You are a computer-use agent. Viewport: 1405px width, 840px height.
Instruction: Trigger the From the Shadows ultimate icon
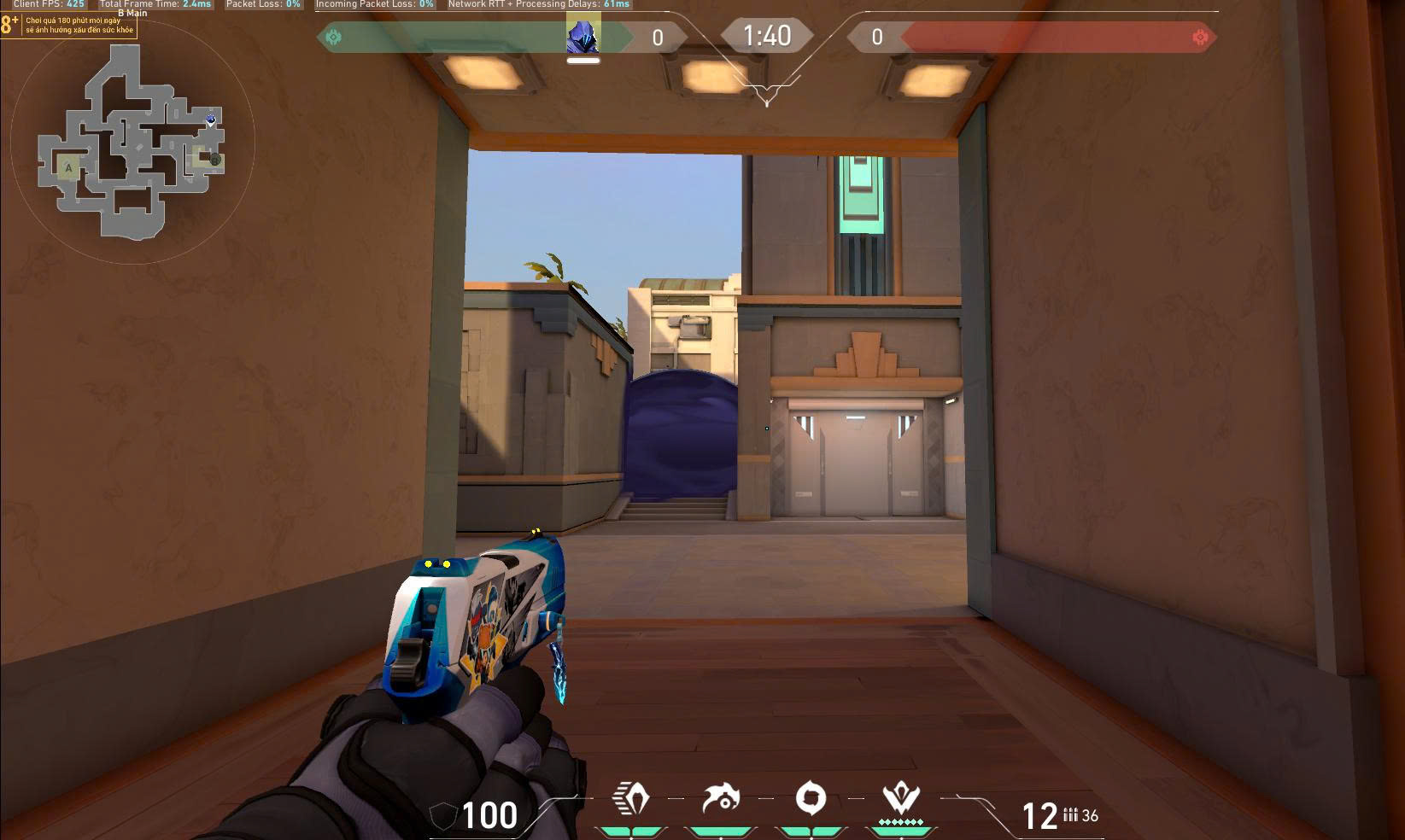900,800
